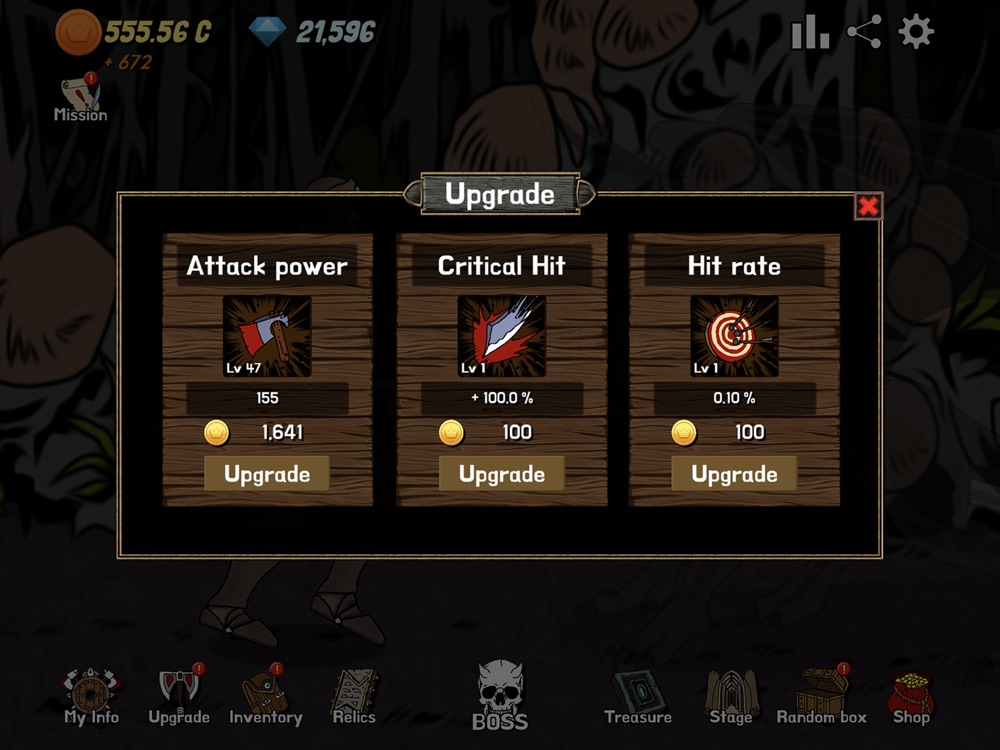
Task: Open the Random box chest
Action: click(x=822, y=695)
